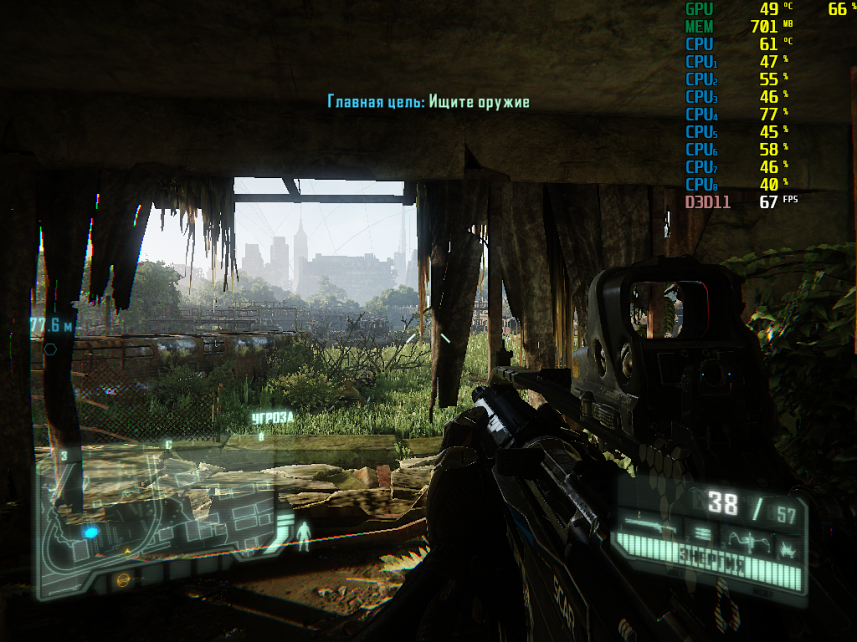The width and height of the screenshot is (857, 642).
Task: Select the blue objective marker on the minimap
Action: 91,532
